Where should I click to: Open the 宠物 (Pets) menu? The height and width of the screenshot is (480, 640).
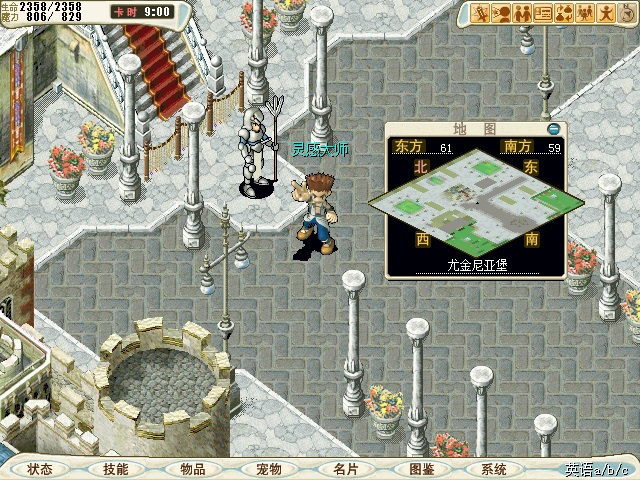[268, 469]
